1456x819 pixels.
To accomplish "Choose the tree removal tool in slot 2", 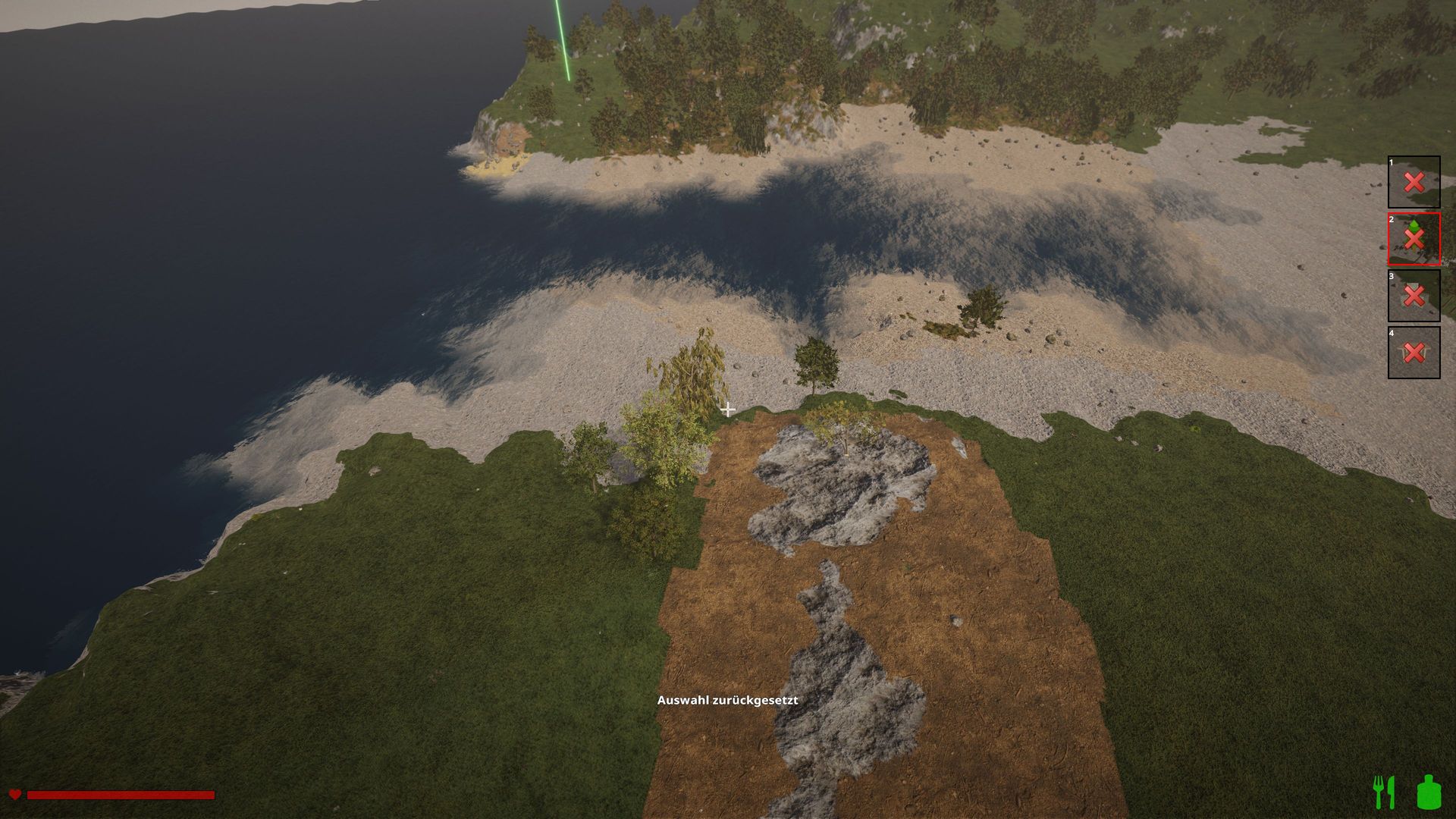I will (x=1414, y=239).
